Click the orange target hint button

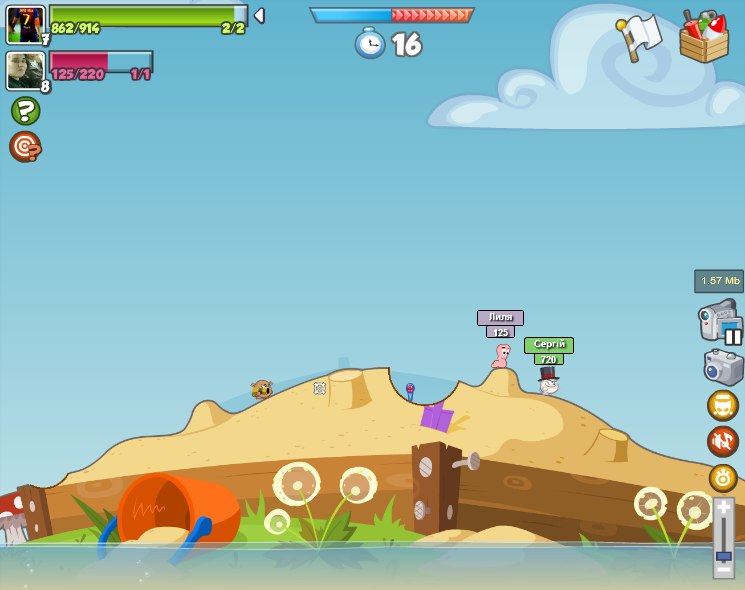click(x=25, y=147)
